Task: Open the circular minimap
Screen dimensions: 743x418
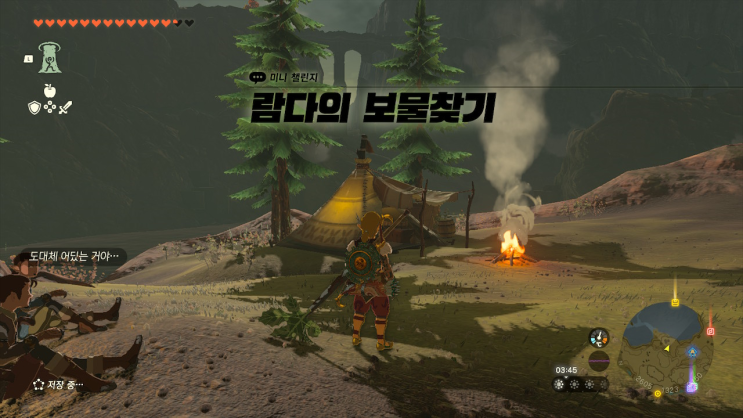Action: 663,346
